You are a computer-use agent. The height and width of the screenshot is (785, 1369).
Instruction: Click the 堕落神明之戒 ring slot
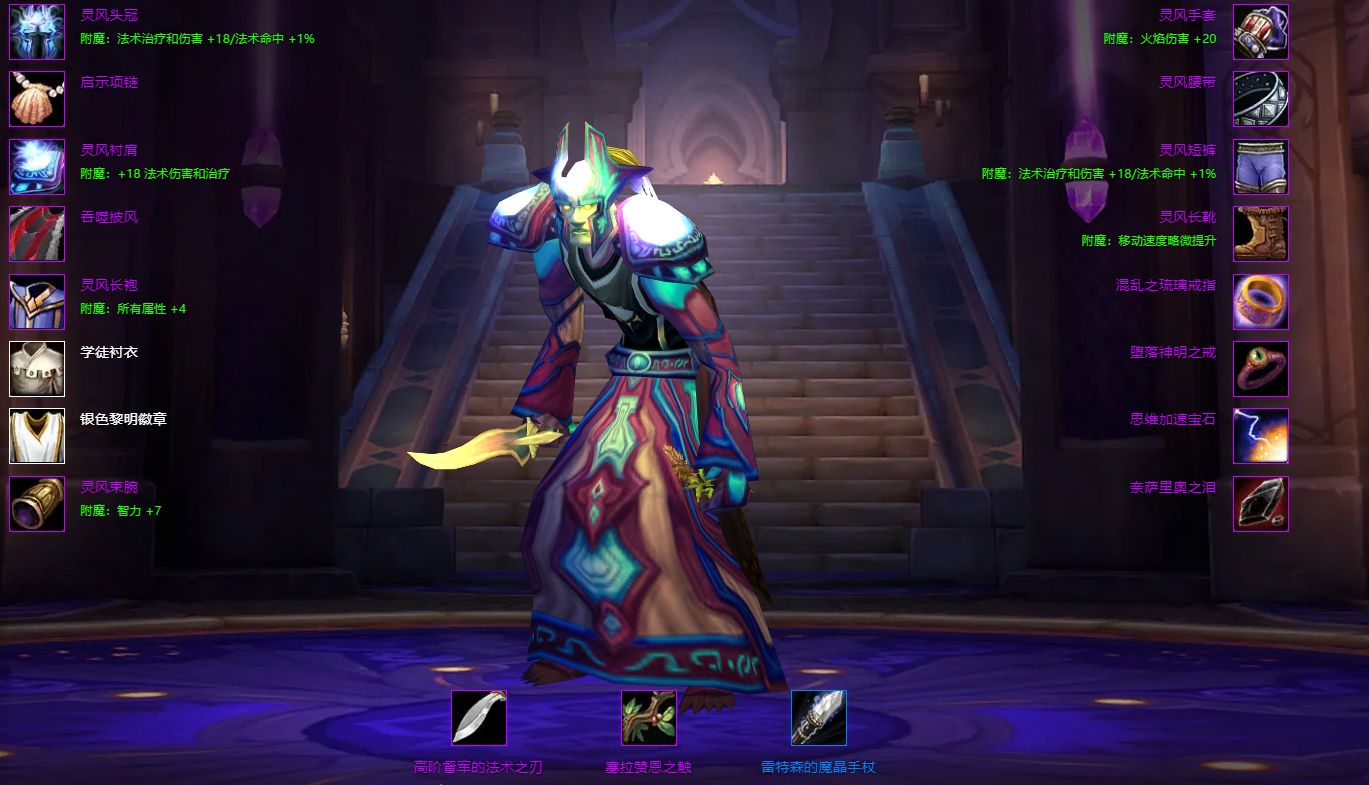[1260, 369]
